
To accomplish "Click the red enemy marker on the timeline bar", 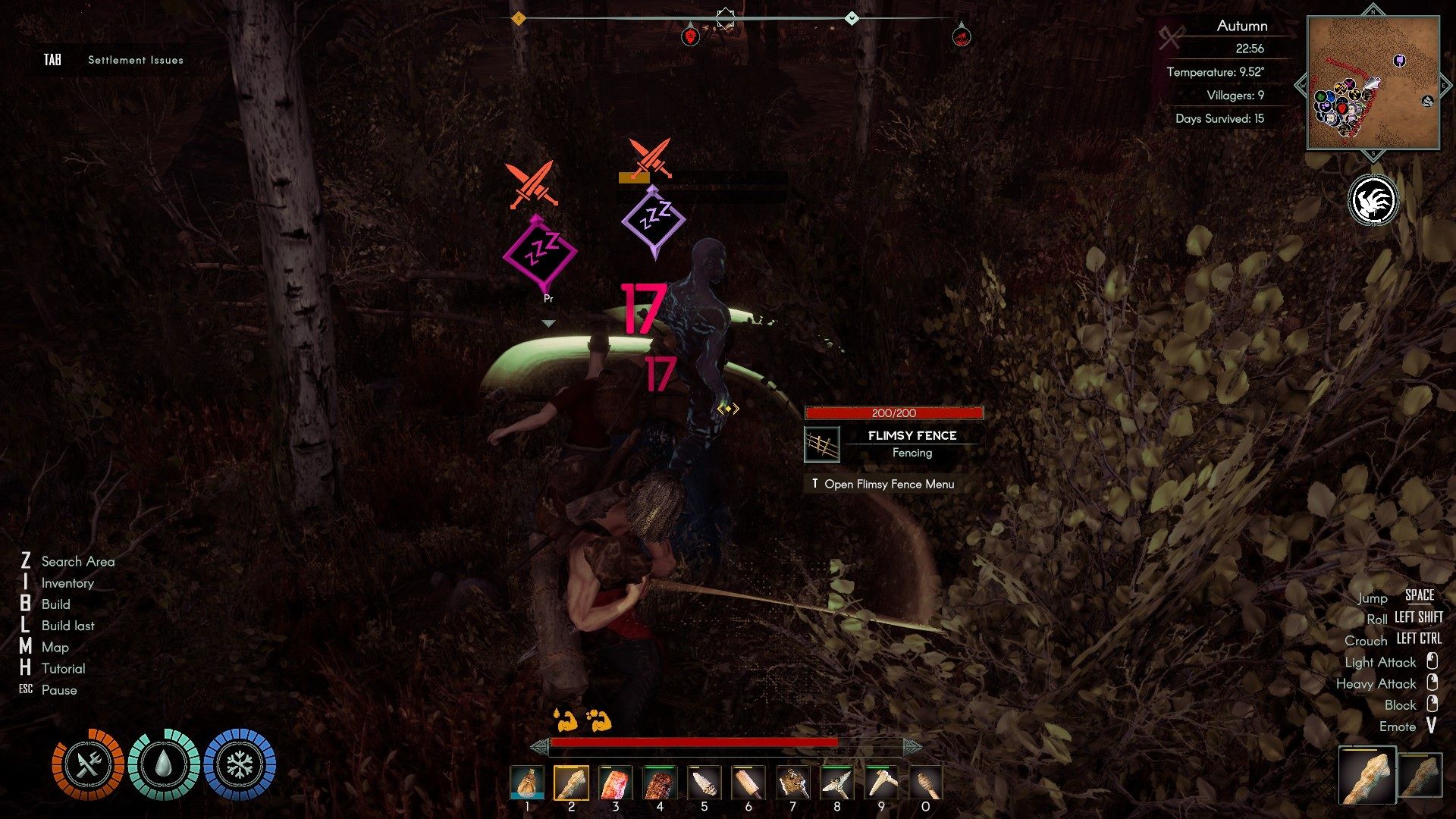I will (x=690, y=36).
